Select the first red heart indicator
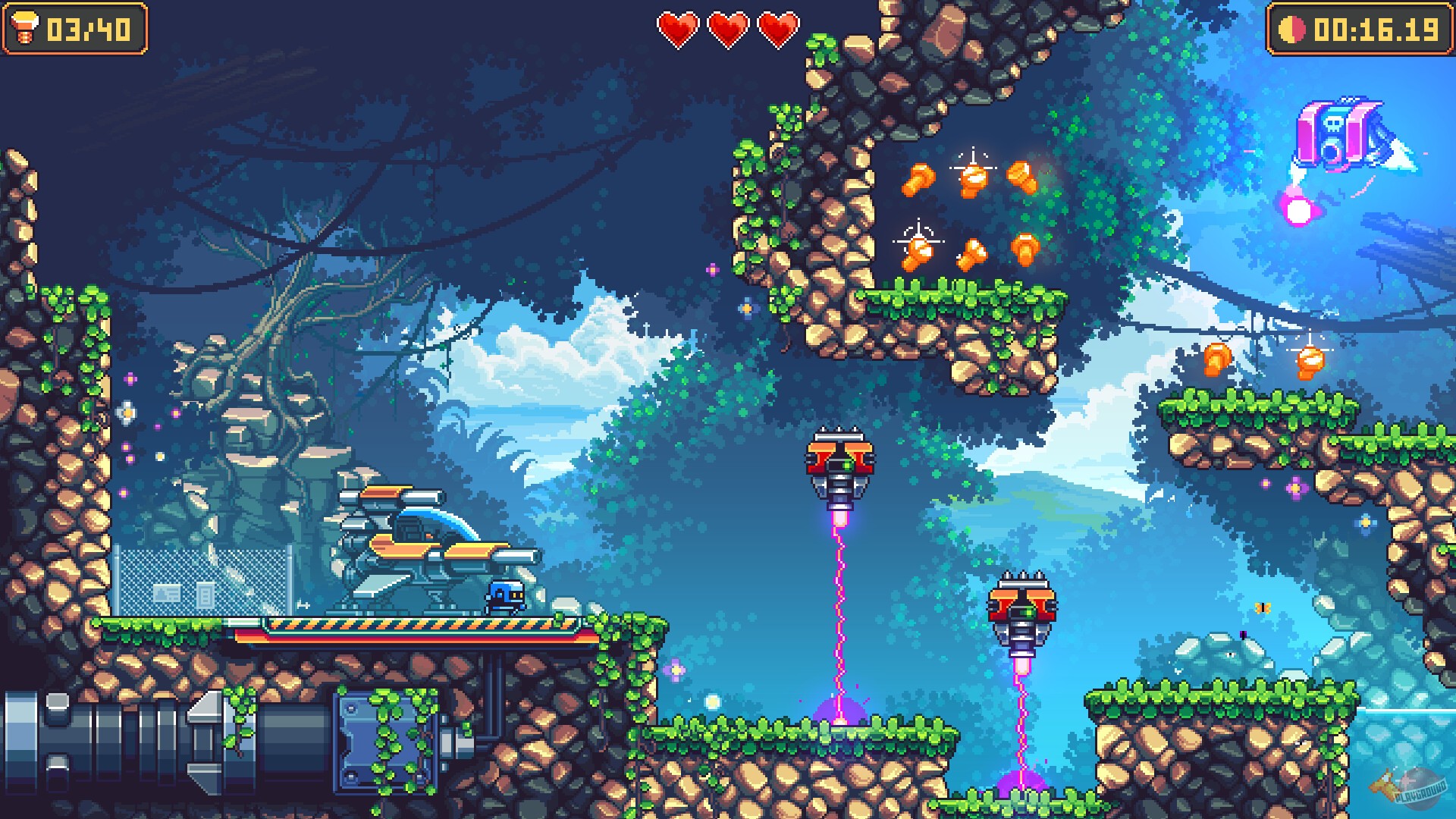This screenshot has height=819, width=1456. tap(680, 30)
